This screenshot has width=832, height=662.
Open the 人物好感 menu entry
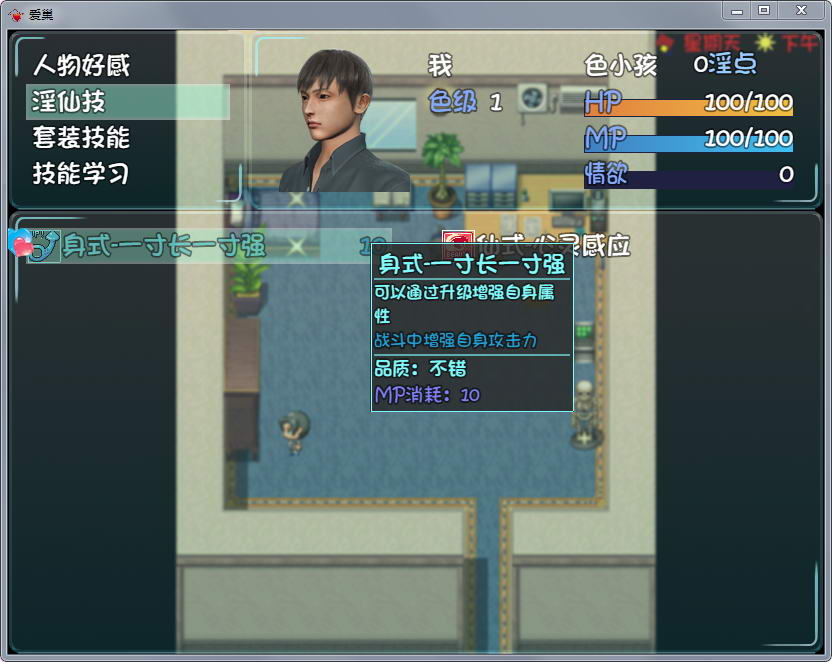82,66
